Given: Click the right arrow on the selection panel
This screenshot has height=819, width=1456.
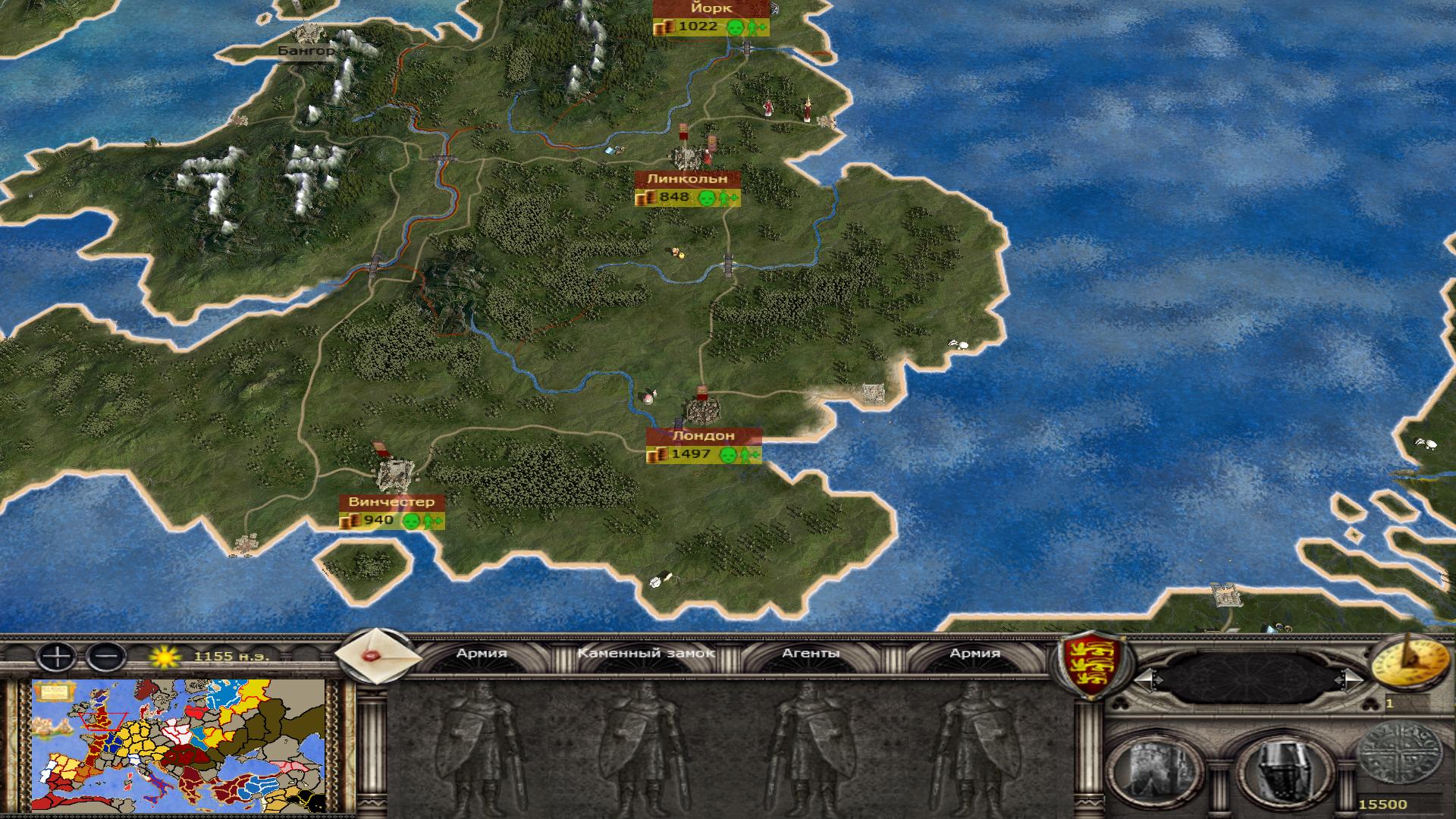Looking at the screenshot, I should tap(1351, 679).
